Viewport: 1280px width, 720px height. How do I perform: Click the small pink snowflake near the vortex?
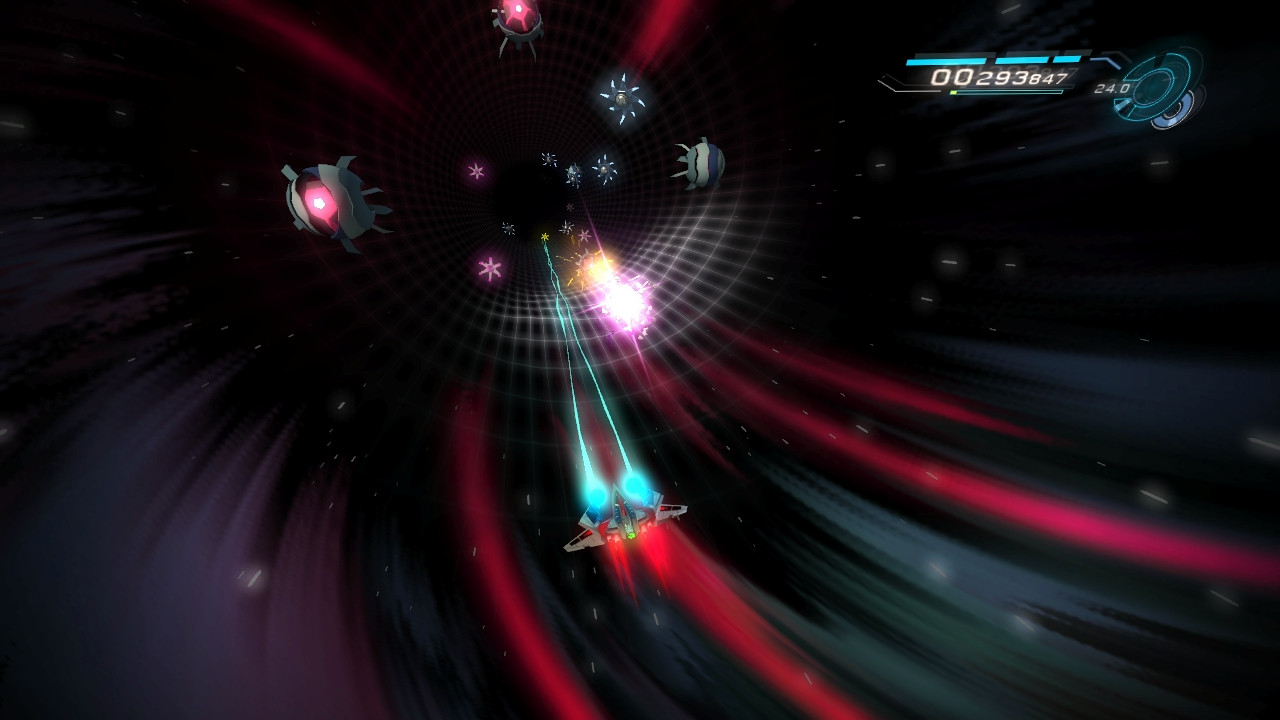point(476,170)
